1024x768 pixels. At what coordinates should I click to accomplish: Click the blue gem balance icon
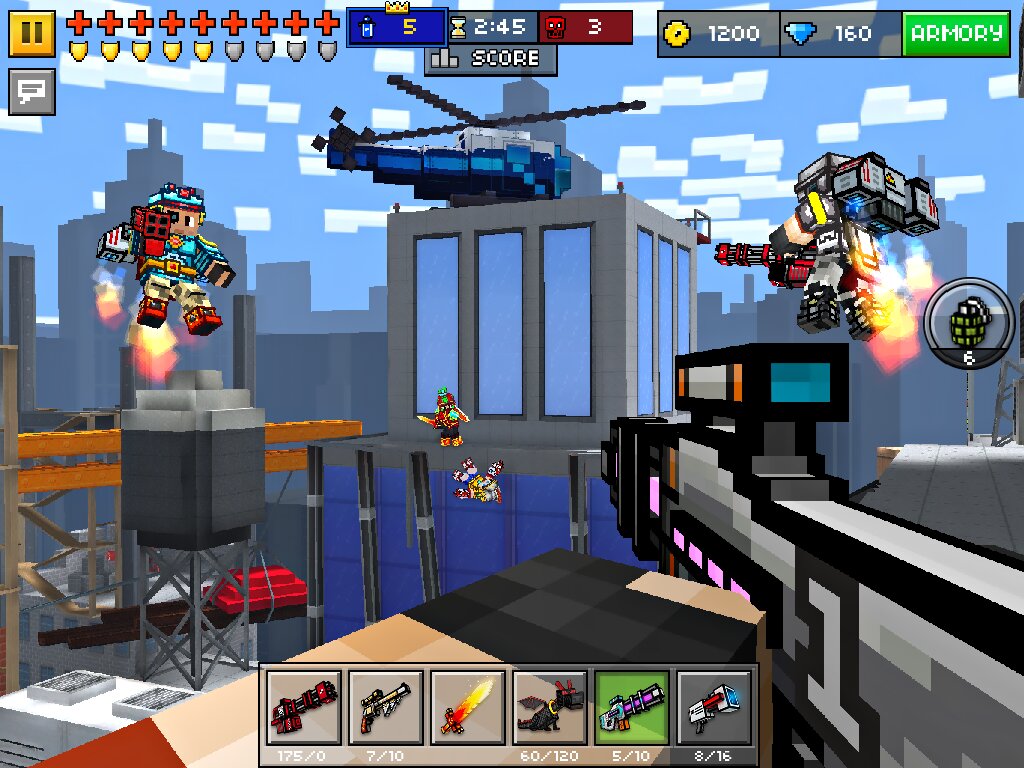pos(800,34)
